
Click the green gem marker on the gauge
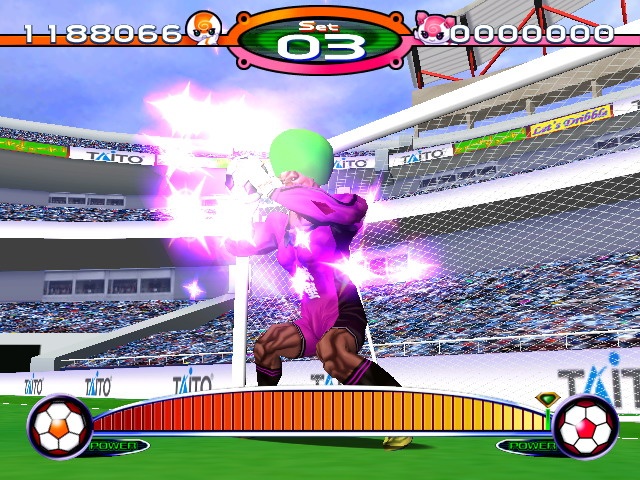[546, 402]
